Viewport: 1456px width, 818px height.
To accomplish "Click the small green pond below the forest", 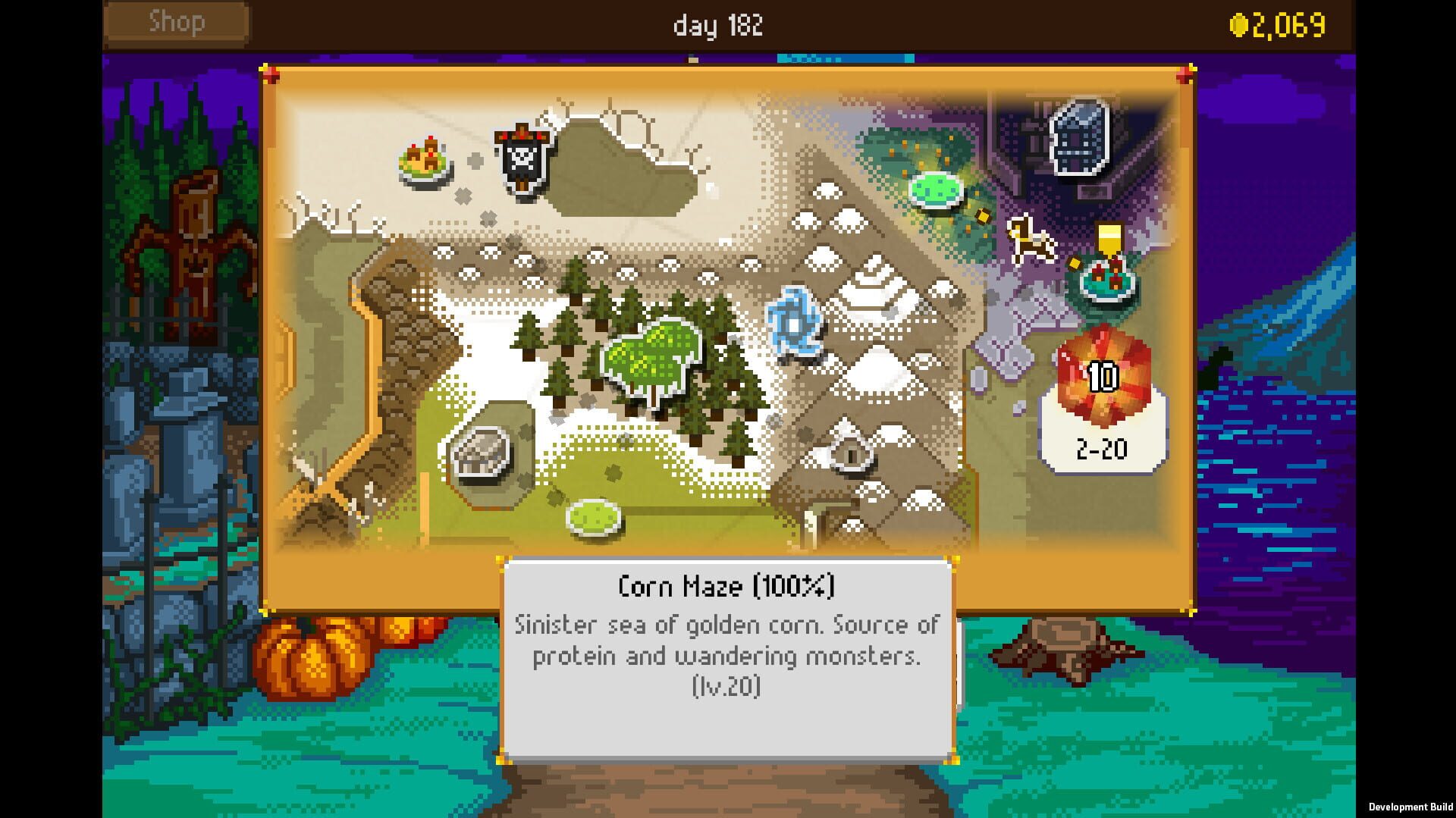I will (x=595, y=517).
